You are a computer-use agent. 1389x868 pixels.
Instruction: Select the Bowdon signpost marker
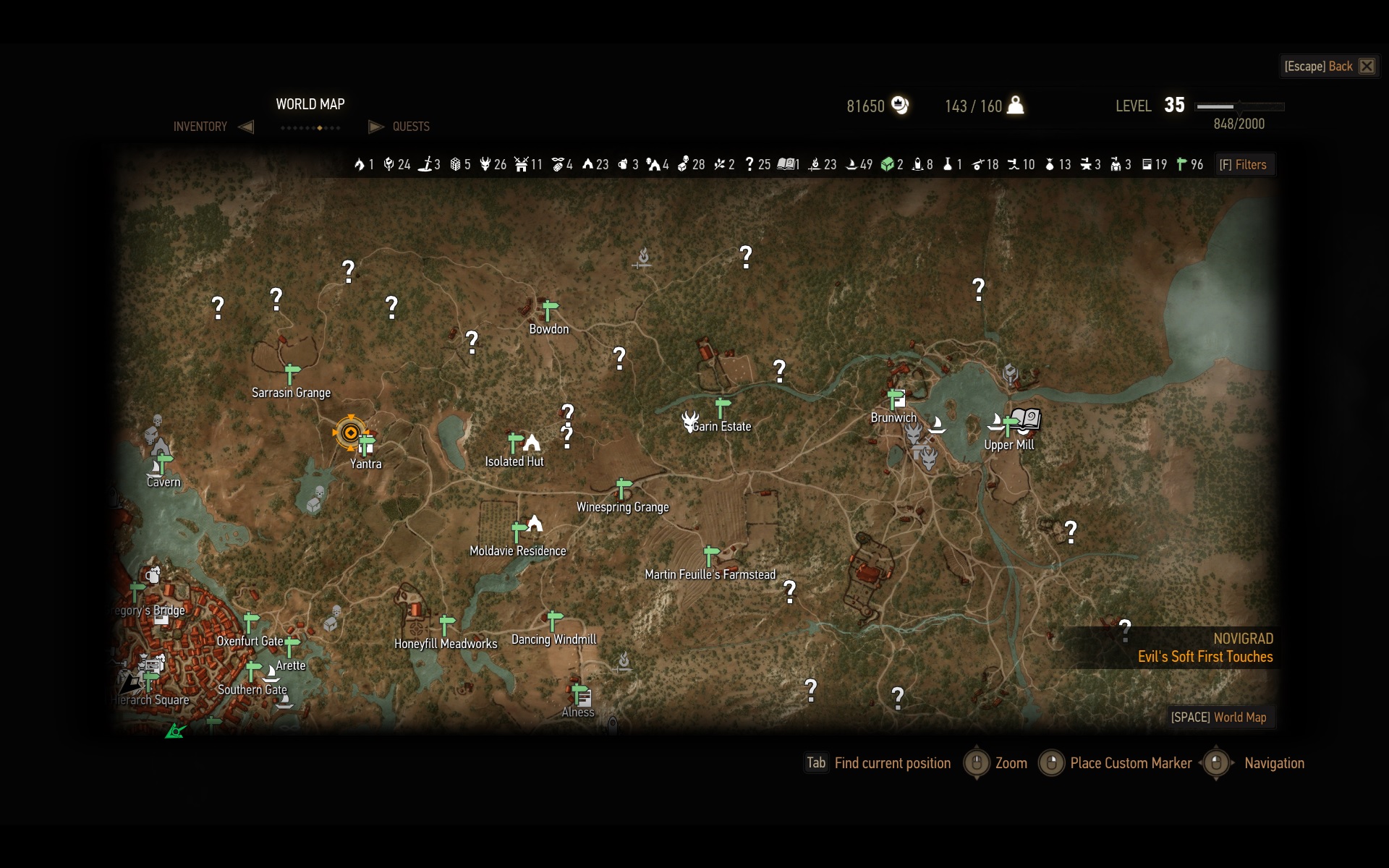[549, 310]
